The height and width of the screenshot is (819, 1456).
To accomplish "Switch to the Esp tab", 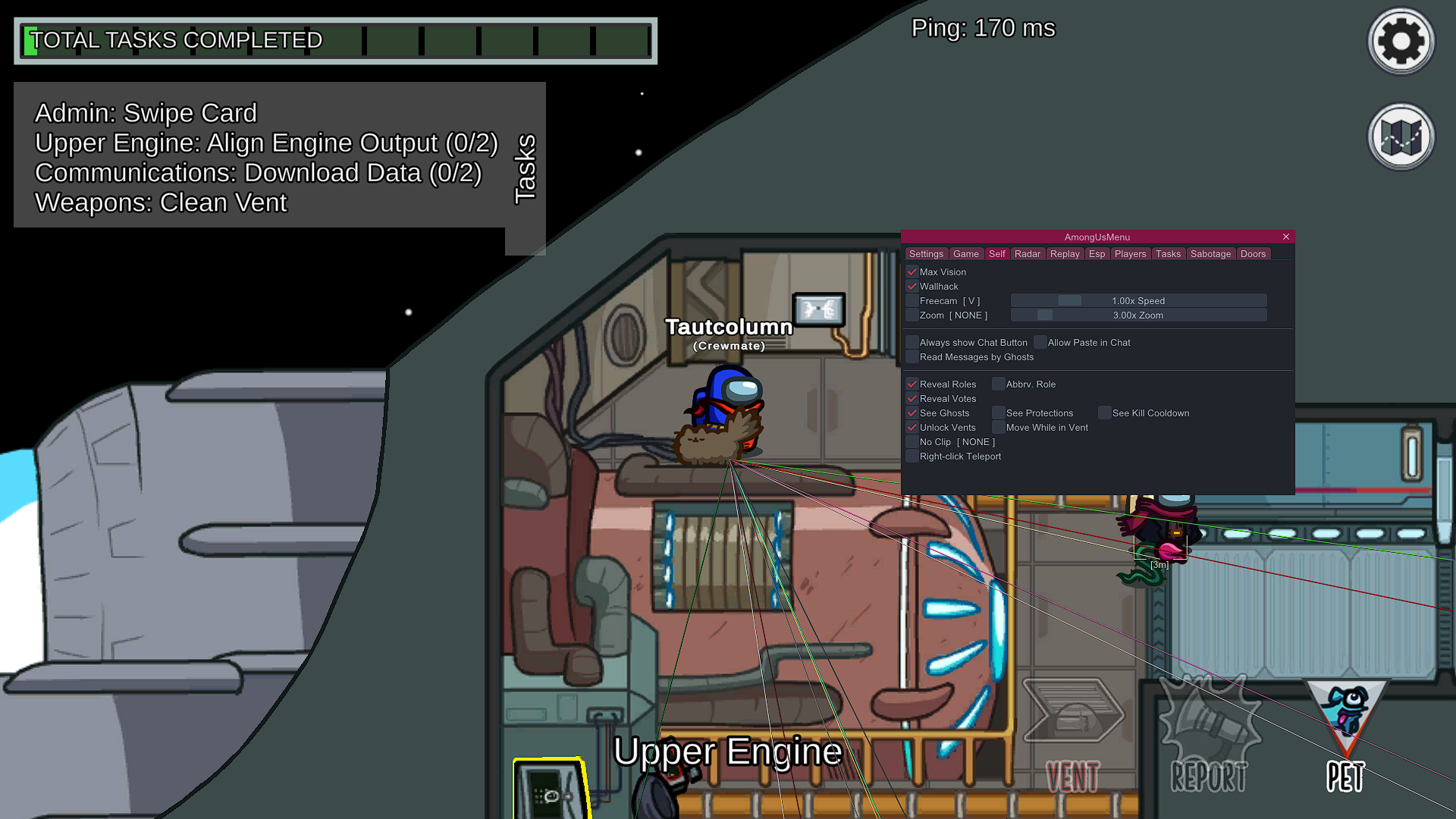I will 1097,254.
